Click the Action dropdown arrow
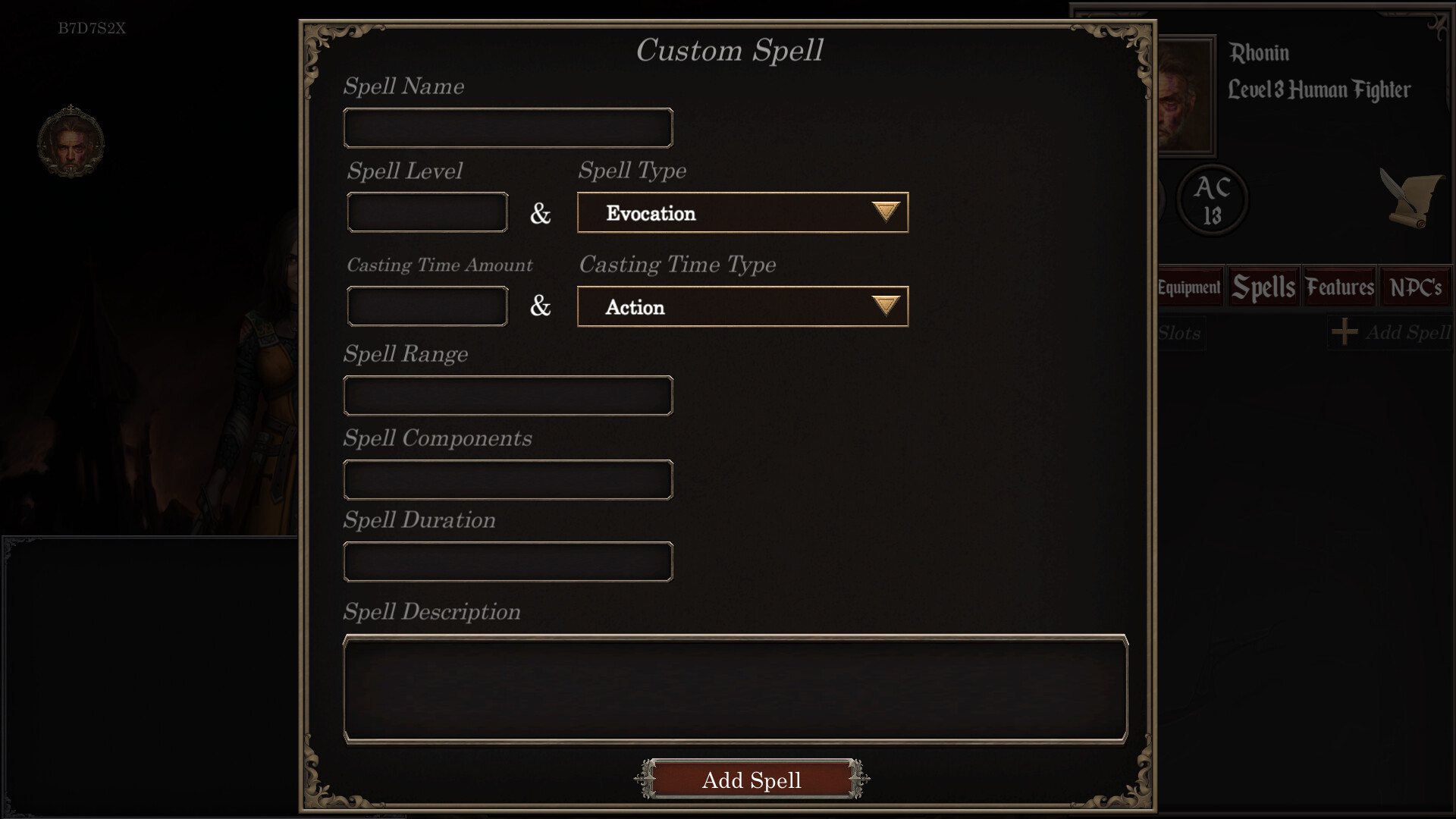 [x=885, y=306]
